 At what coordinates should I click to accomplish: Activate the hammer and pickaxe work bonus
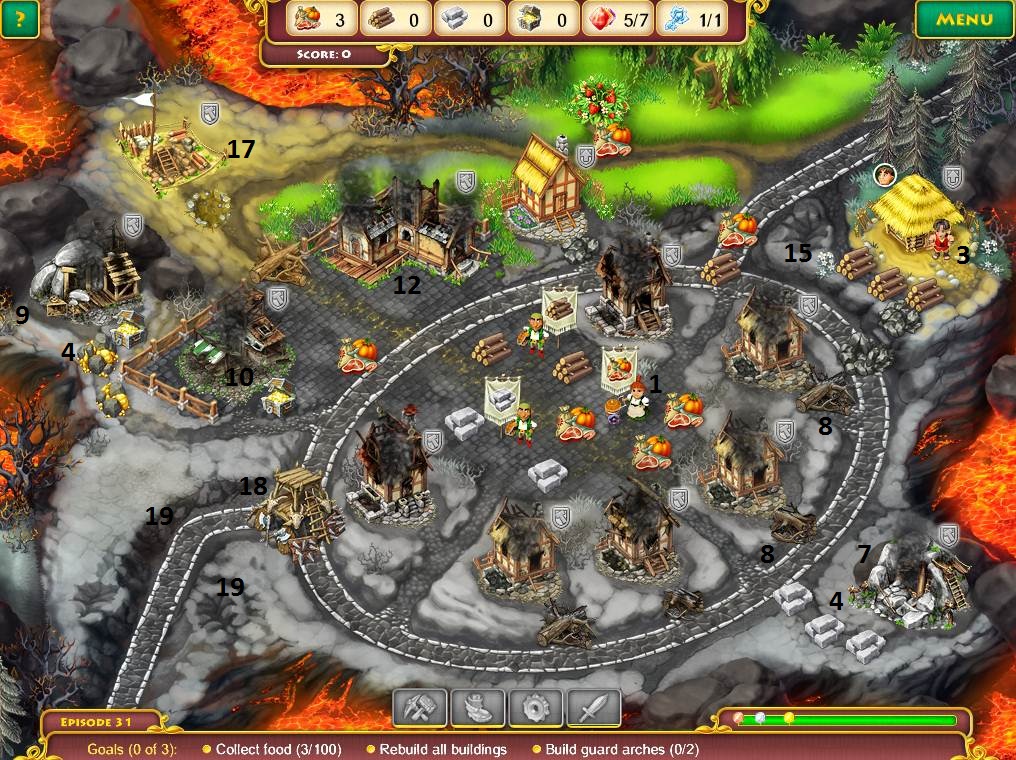coord(419,708)
